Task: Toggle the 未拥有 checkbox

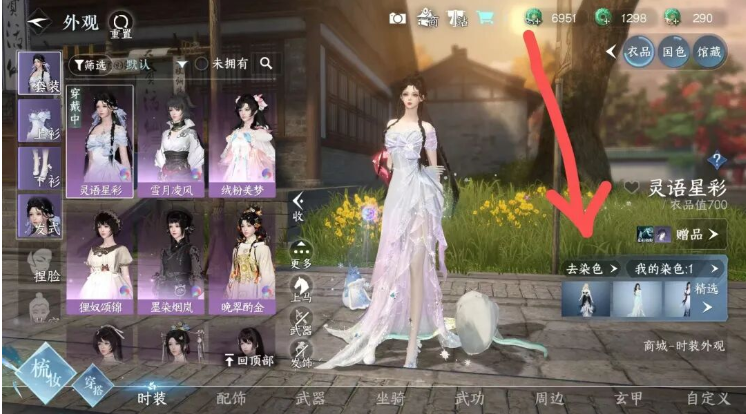Action: click(x=201, y=64)
